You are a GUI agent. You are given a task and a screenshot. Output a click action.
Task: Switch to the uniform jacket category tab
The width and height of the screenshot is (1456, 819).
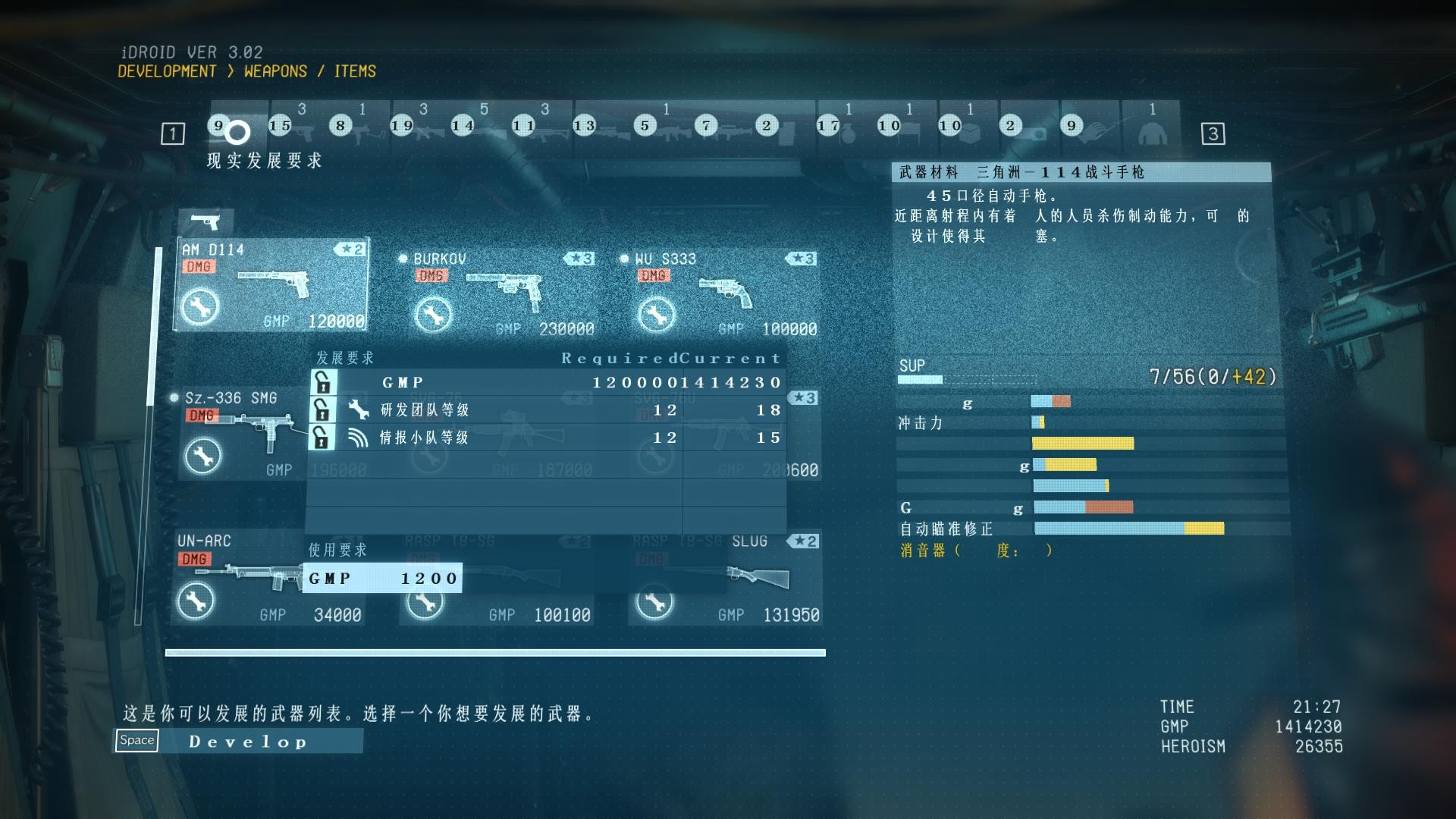coord(1152,127)
